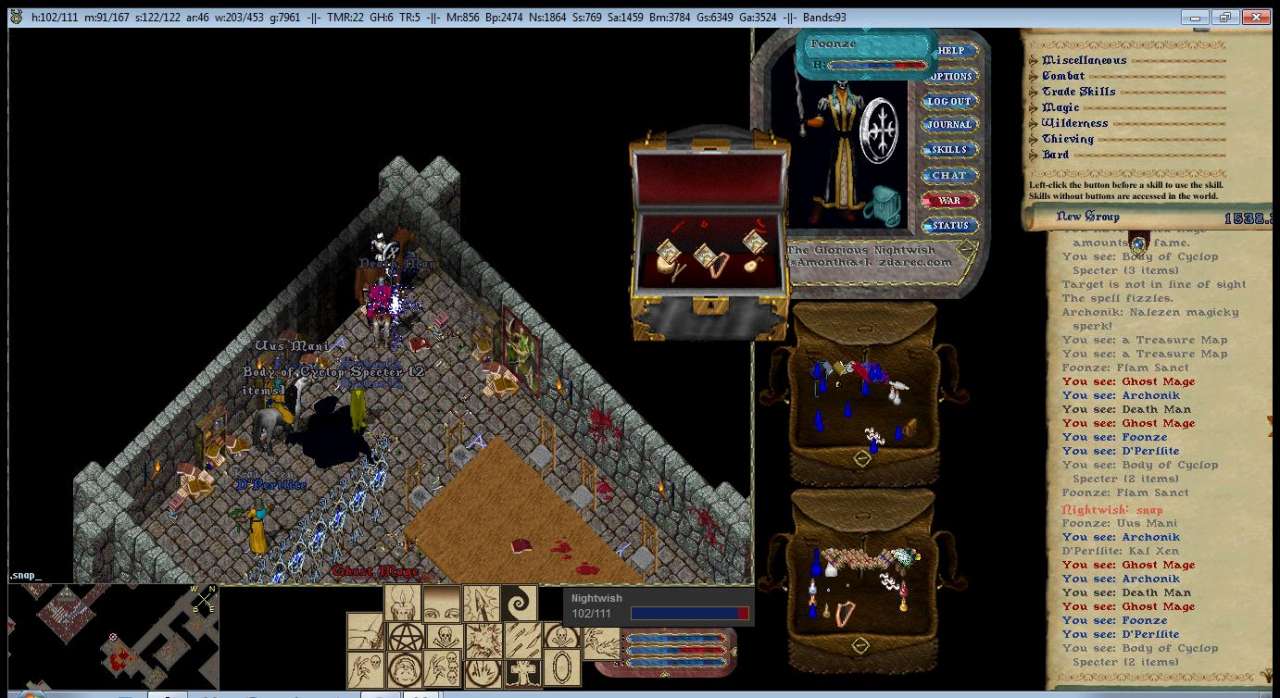Image resolution: width=1280 pixels, height=698 pixels.
Task: Expand the Bard skill group
Action: tap(1034, 155)
